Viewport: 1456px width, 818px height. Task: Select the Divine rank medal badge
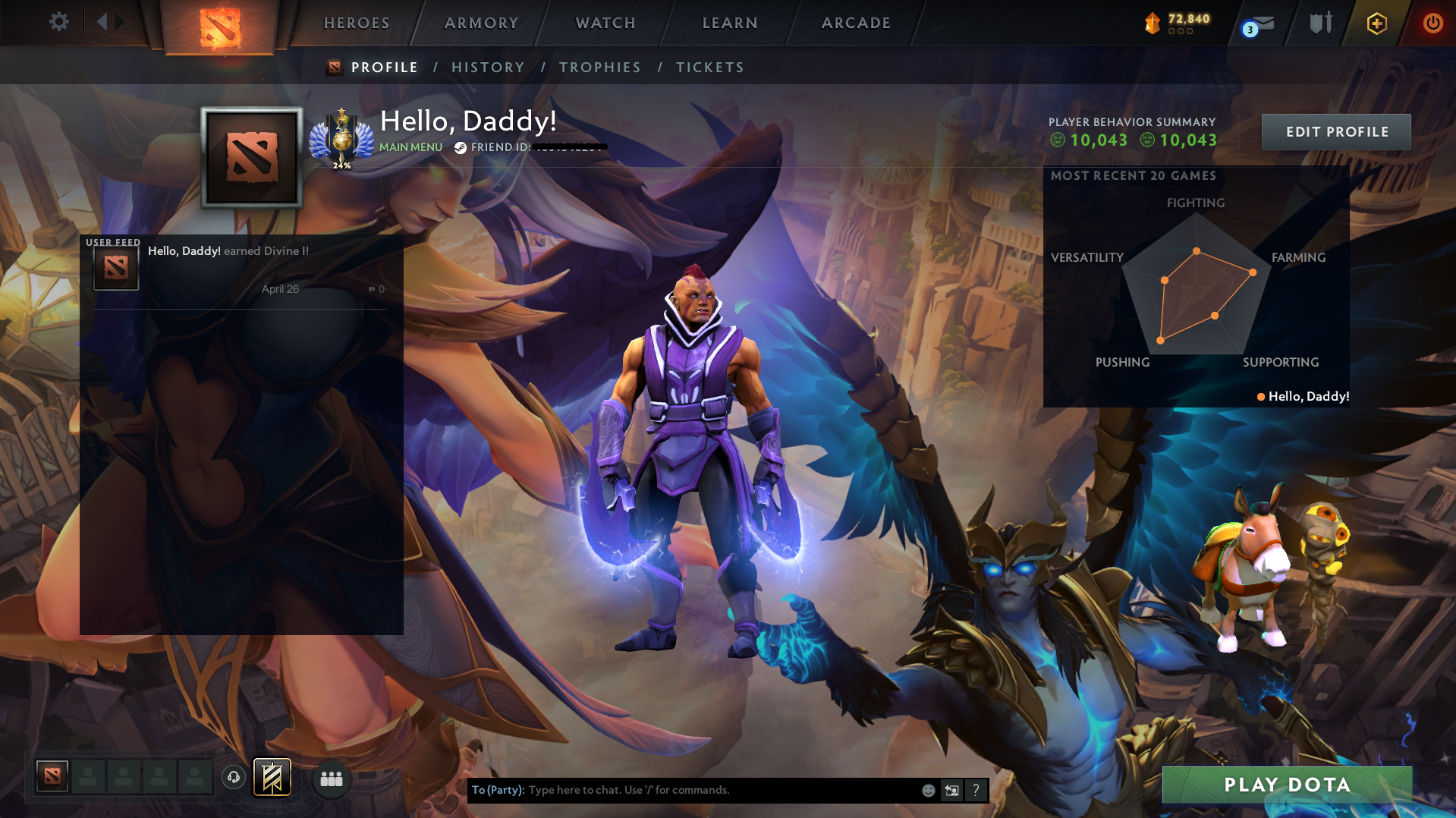[341, 137]
